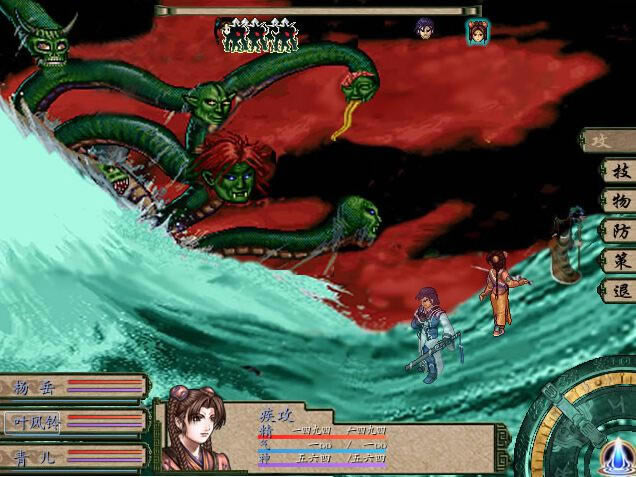
Task: Activate the round bronze dial ornament
Action: [590, 425]
